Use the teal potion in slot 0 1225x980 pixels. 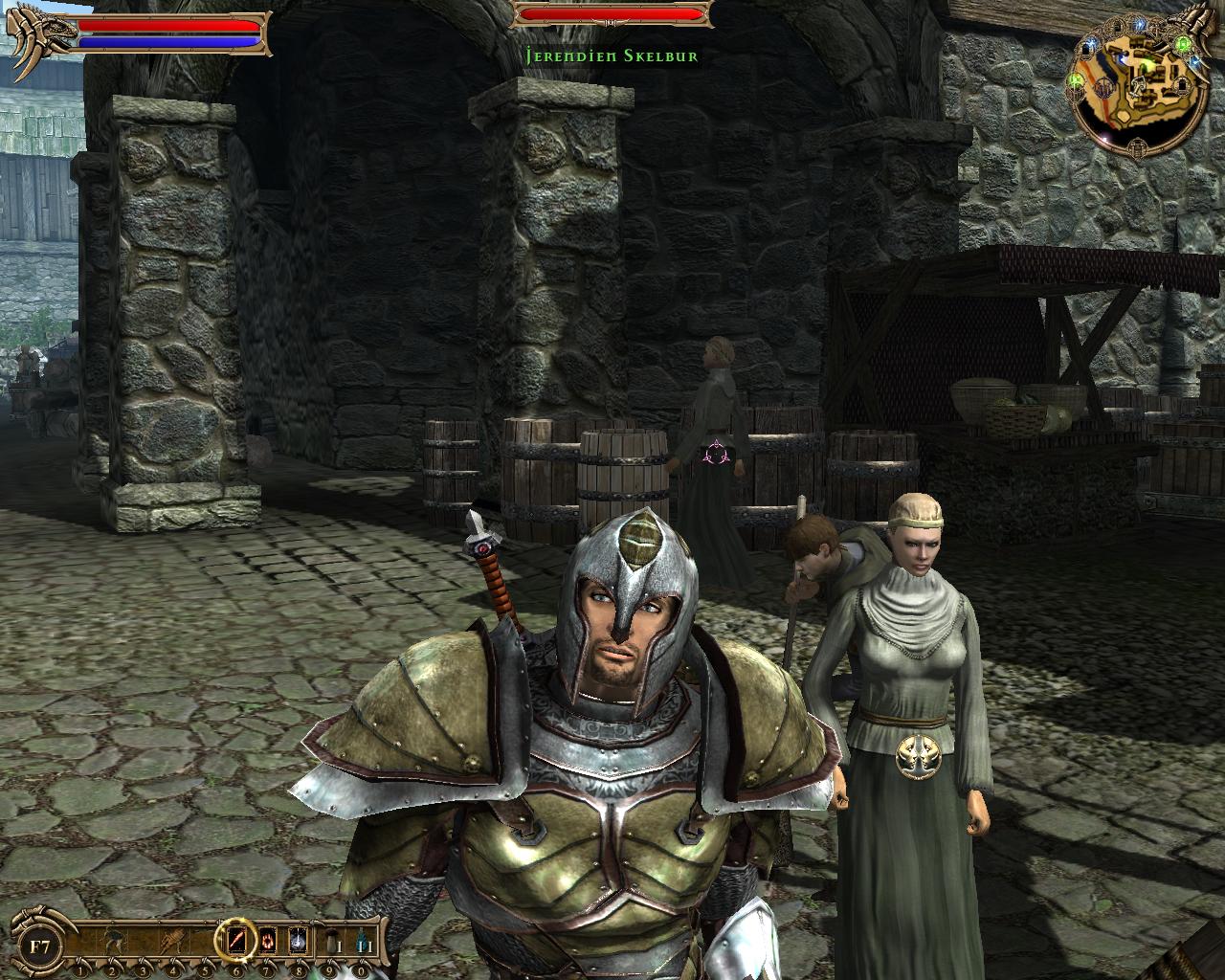361,941
